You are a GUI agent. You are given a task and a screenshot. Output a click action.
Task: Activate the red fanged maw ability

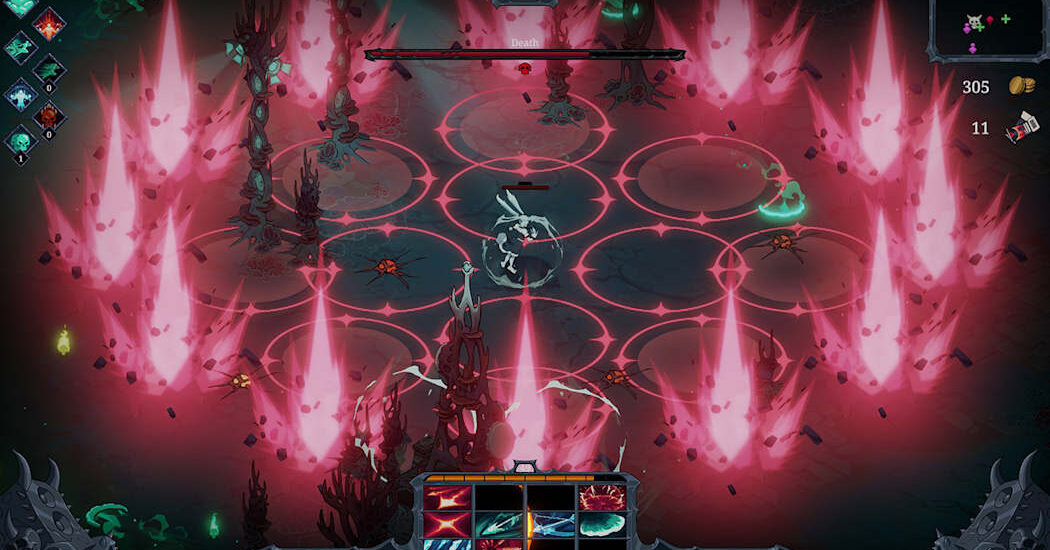point(601,497)
